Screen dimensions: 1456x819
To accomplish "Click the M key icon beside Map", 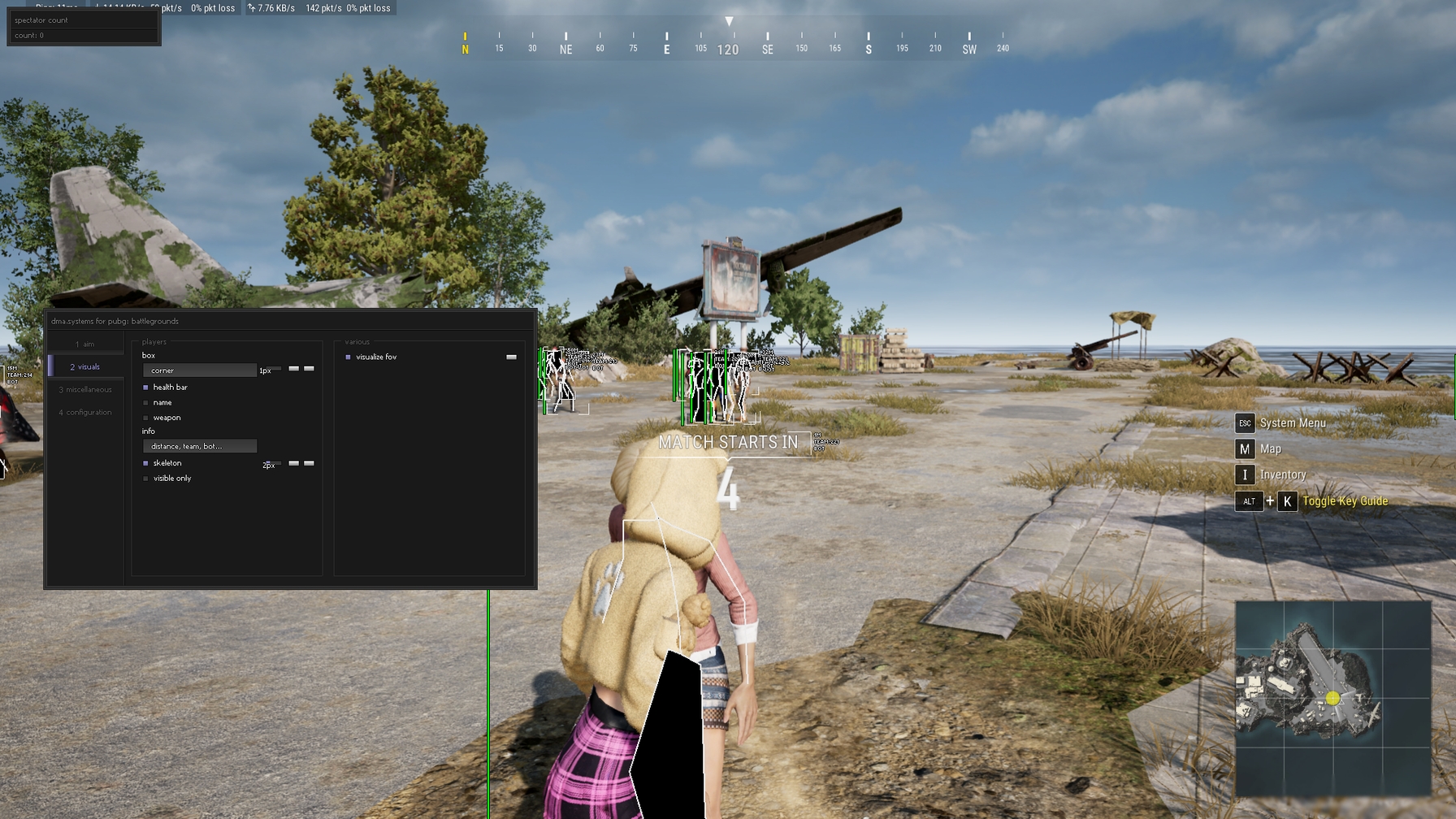I will point(1245,448).
